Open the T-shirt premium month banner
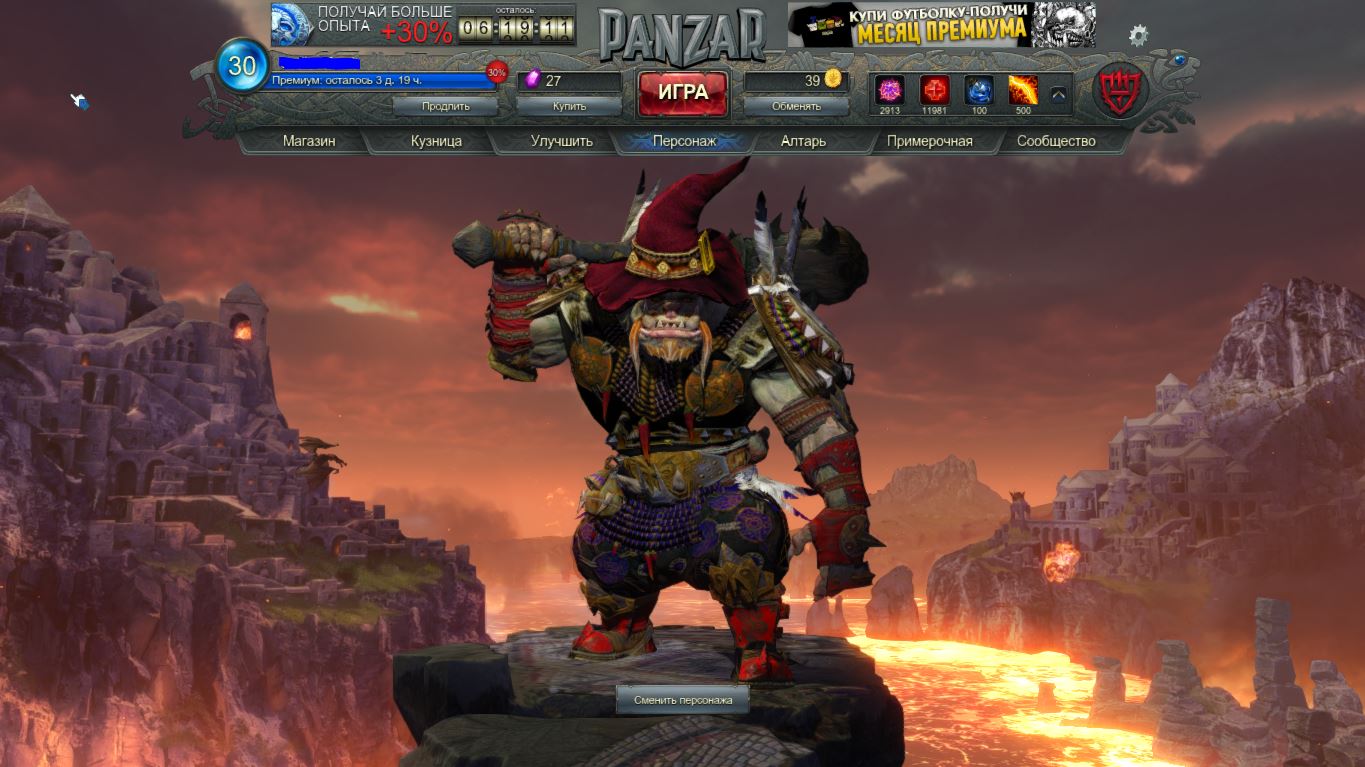Screen dimensions: 1365x767 [x=941, y=25]
